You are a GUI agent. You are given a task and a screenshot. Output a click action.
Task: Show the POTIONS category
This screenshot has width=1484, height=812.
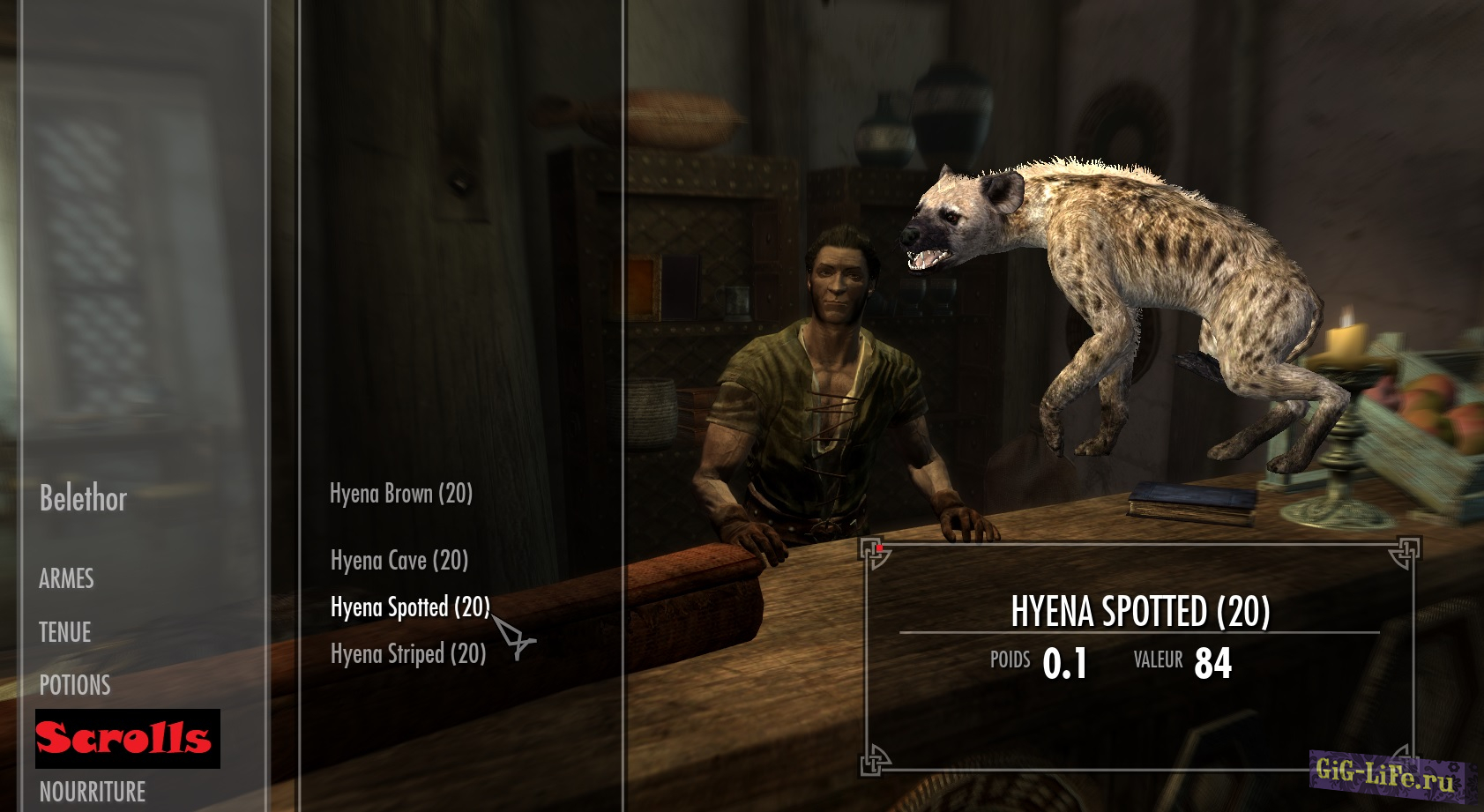(75, 685)
